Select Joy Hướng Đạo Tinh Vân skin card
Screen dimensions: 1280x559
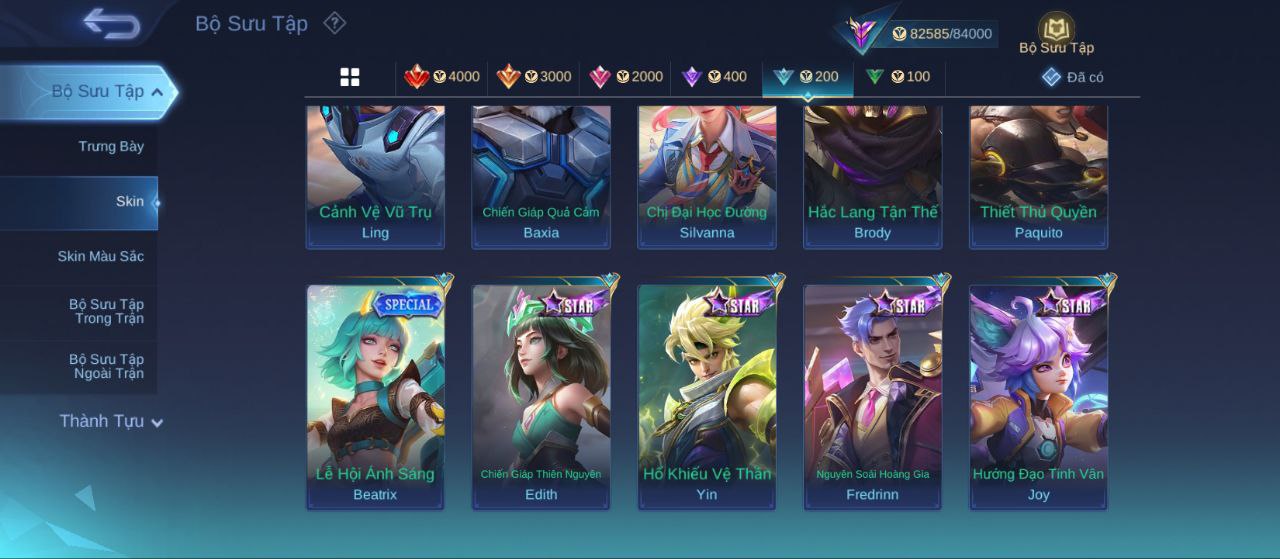(x=1038, y=396)
